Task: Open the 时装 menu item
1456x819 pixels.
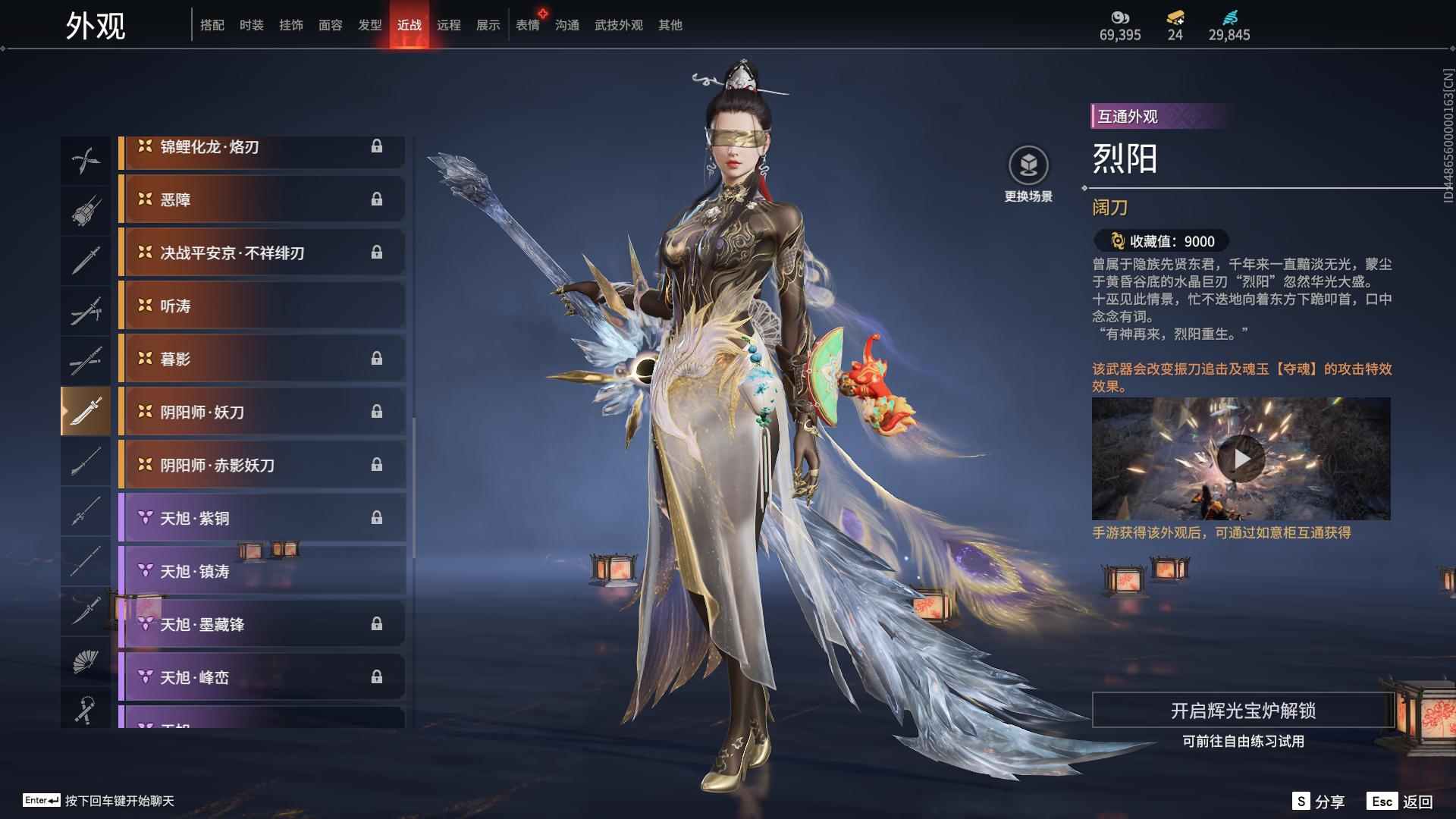Action: 252,24
